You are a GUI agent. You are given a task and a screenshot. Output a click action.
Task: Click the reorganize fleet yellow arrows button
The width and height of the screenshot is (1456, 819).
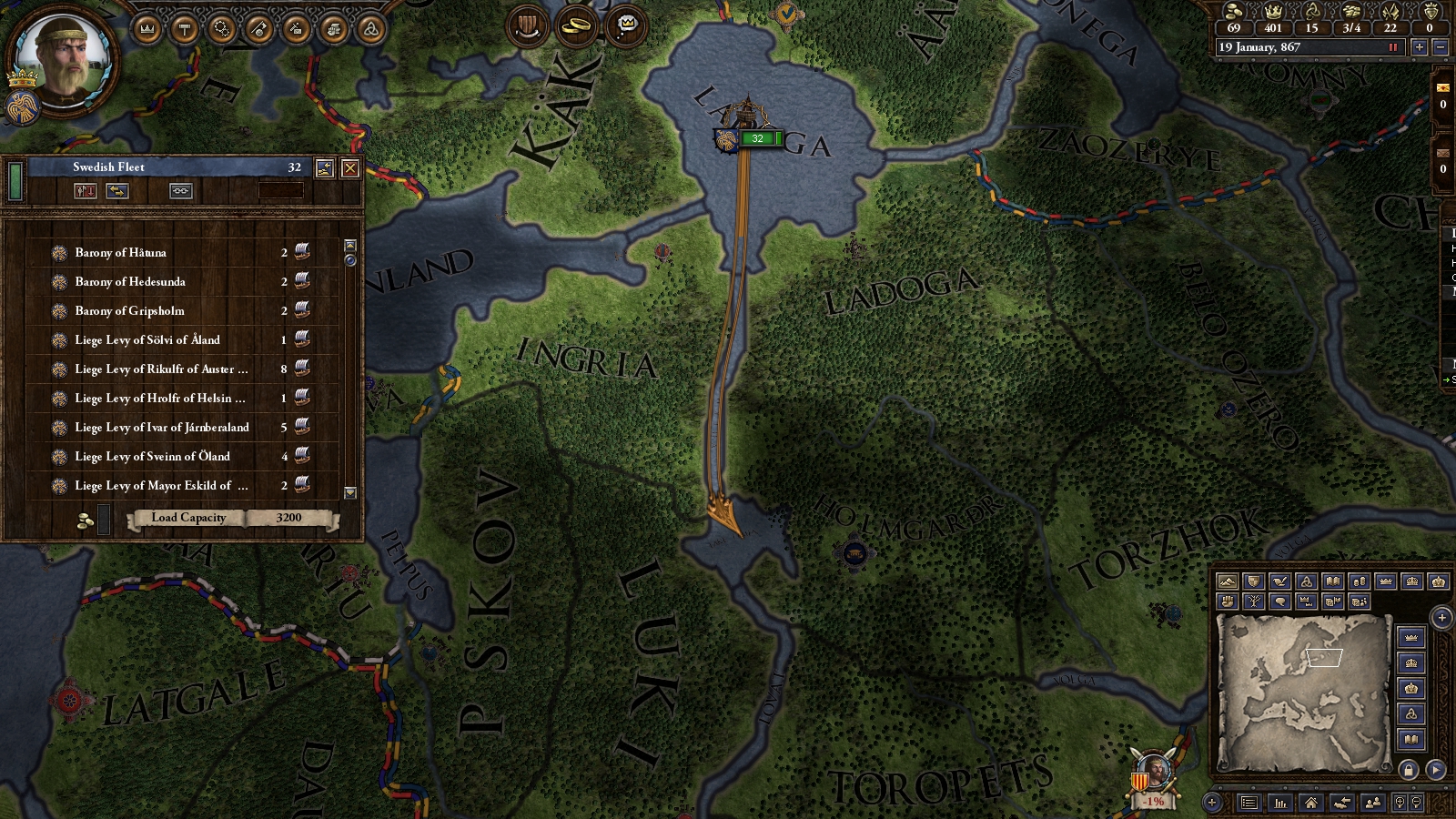[117, 191]
